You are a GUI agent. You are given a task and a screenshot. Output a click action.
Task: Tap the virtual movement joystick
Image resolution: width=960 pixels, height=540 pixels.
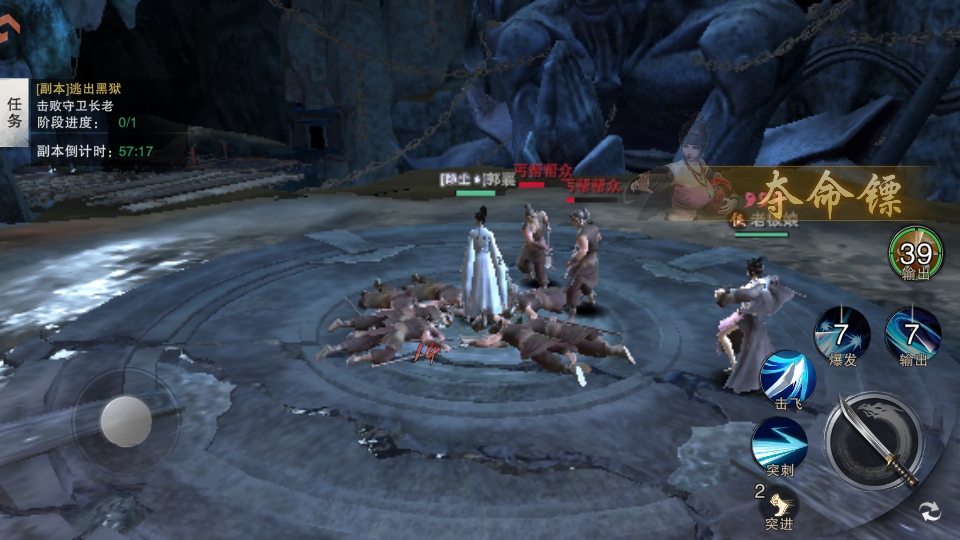(x=127, y=421)
